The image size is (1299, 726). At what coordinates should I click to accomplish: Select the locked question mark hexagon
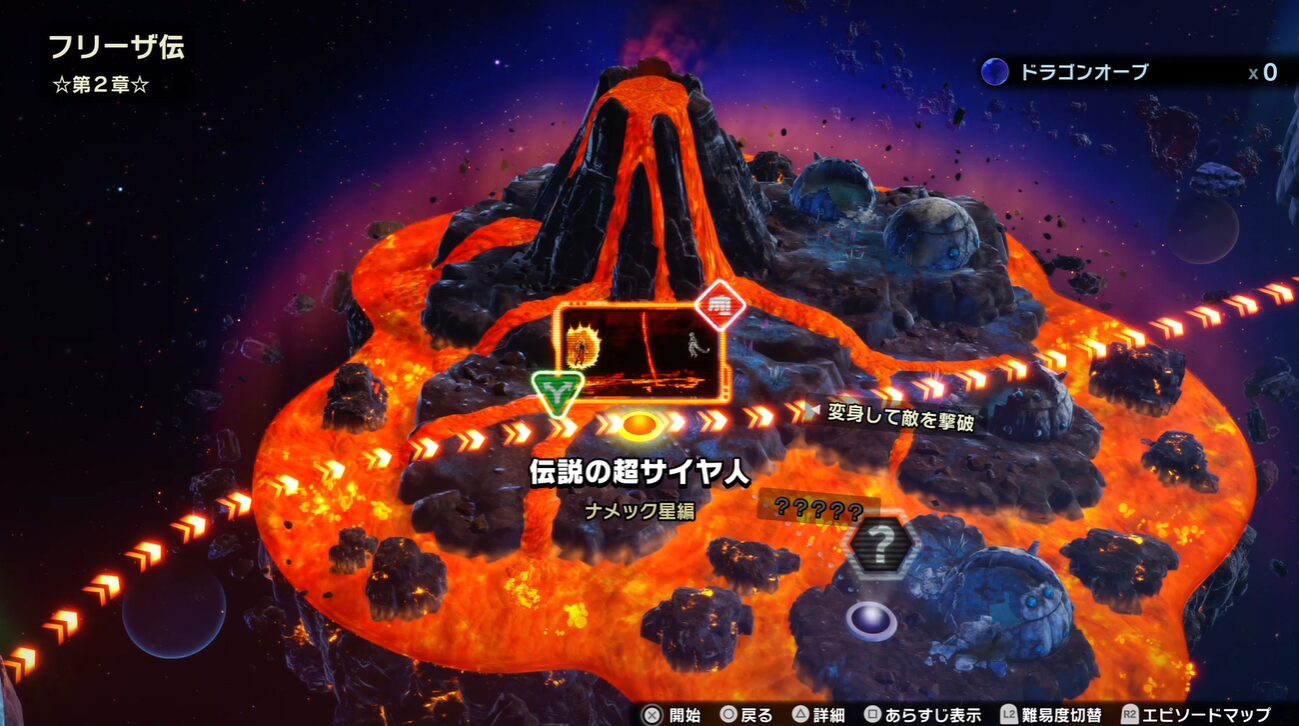pyautogui.click(x=882, y=547)
